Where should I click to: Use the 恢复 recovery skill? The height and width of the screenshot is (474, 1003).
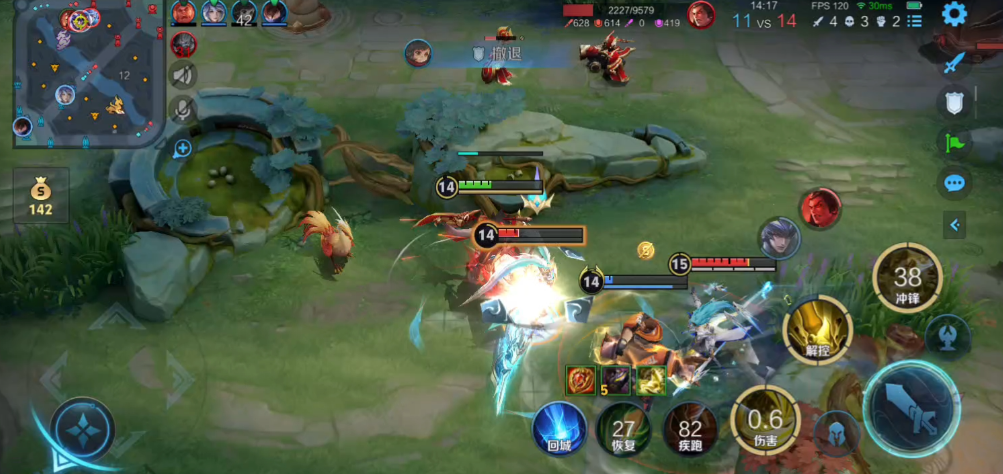tap(624, 429)
